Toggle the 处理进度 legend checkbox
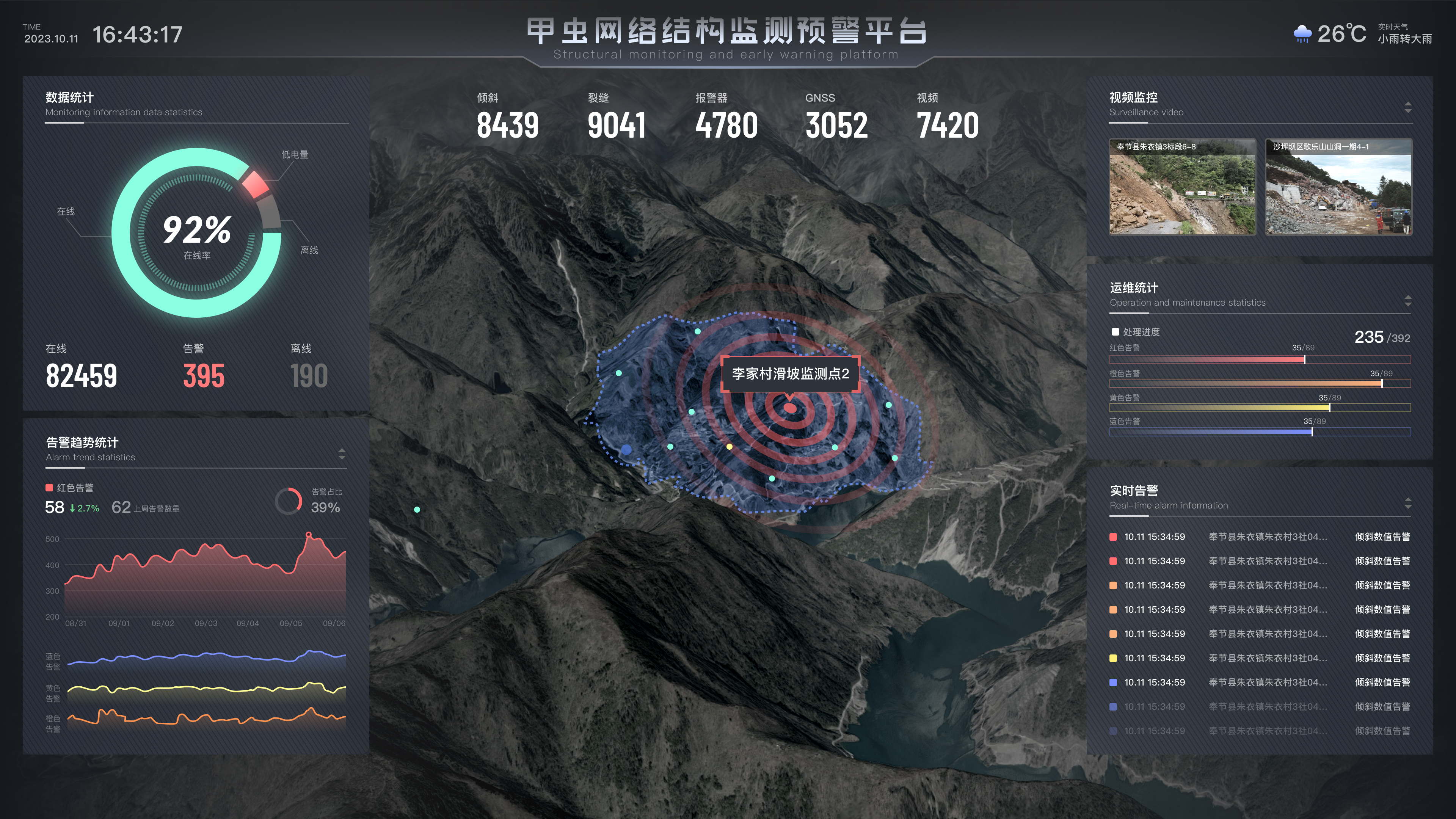The image size is (1456, 819). tap(1115, 332)
